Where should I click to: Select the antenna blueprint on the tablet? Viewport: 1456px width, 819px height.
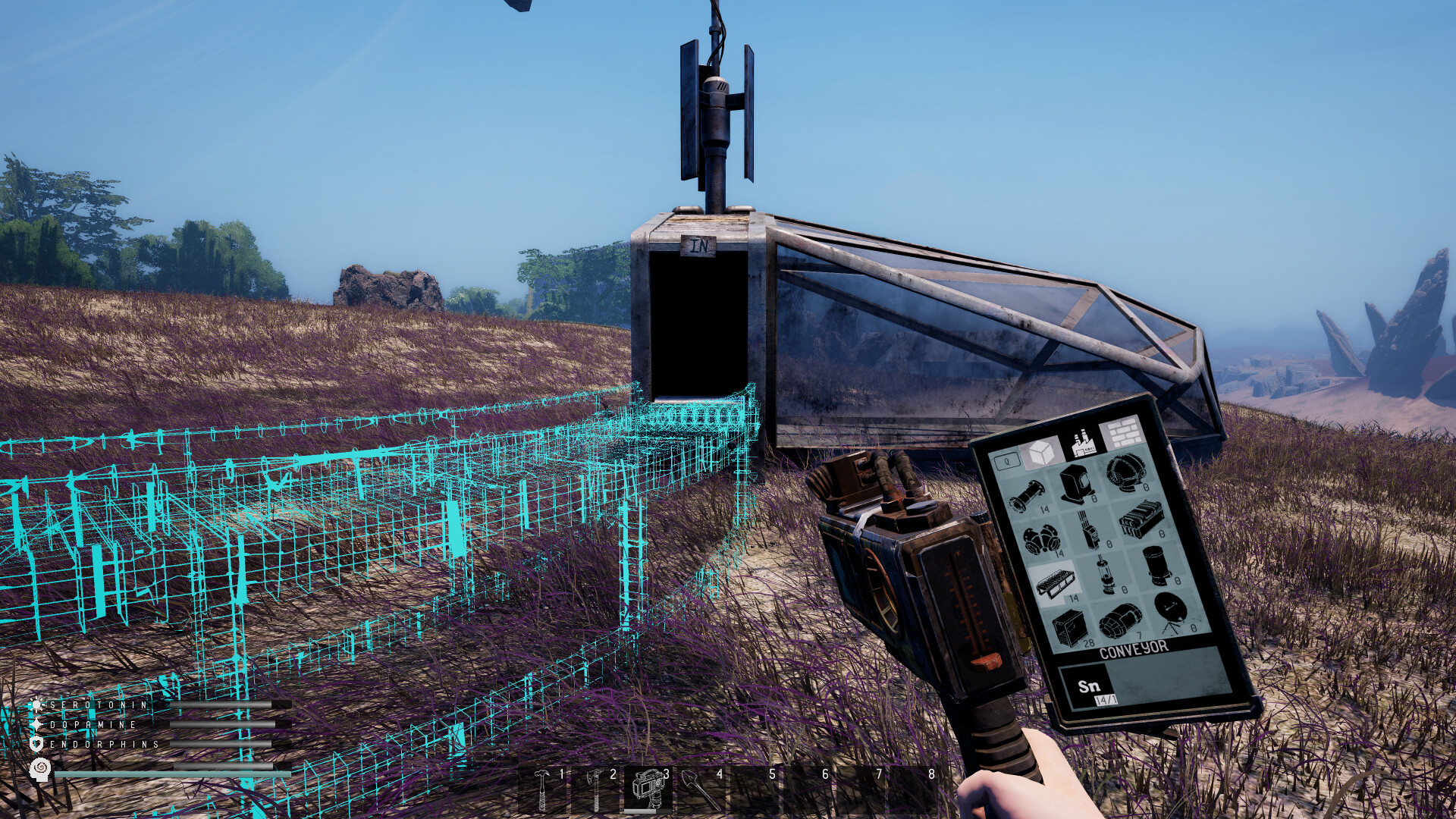tap(1087, 528)
